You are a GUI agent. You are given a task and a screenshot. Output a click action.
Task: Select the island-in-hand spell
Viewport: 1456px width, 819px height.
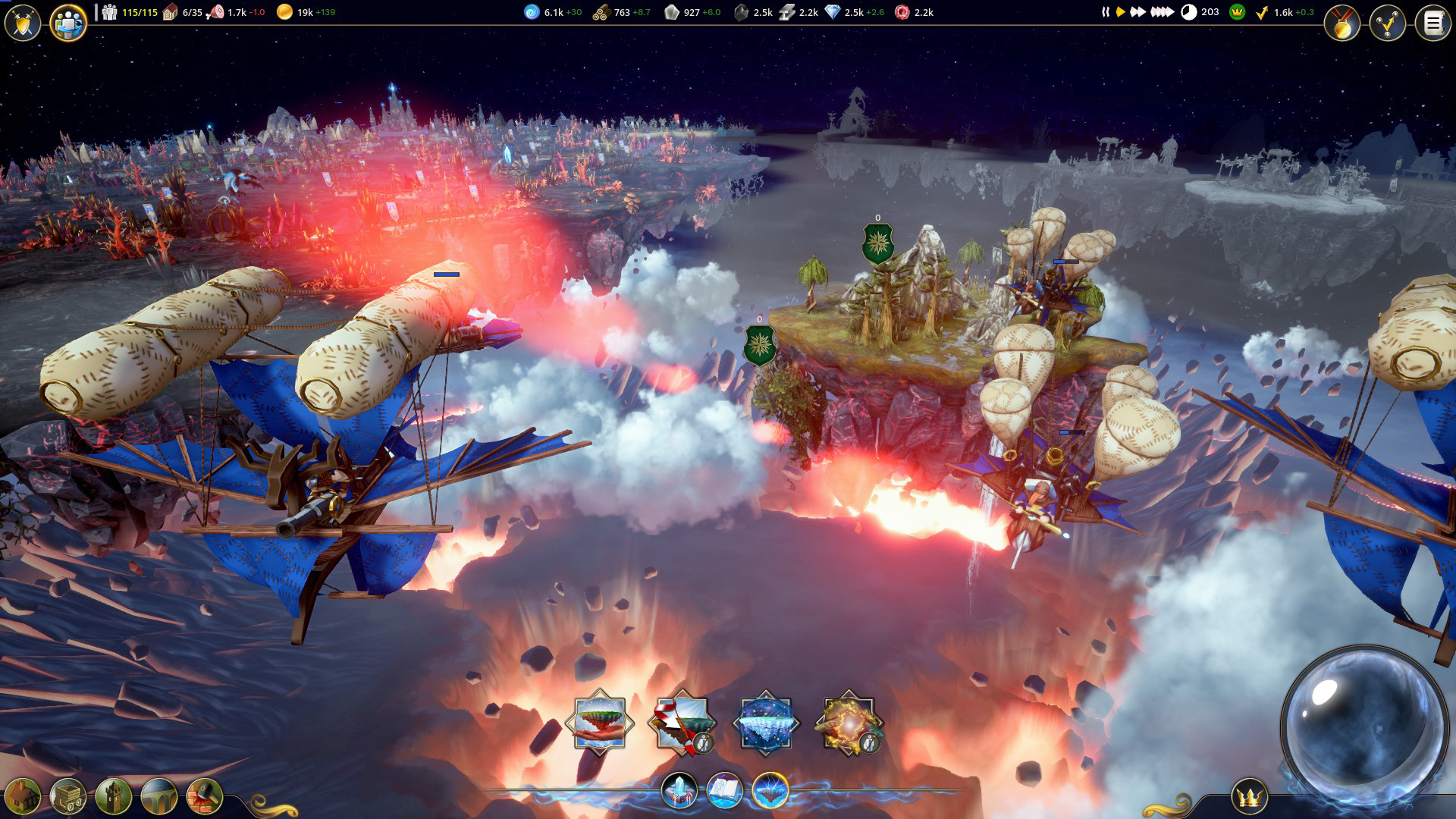pos(600,723)
